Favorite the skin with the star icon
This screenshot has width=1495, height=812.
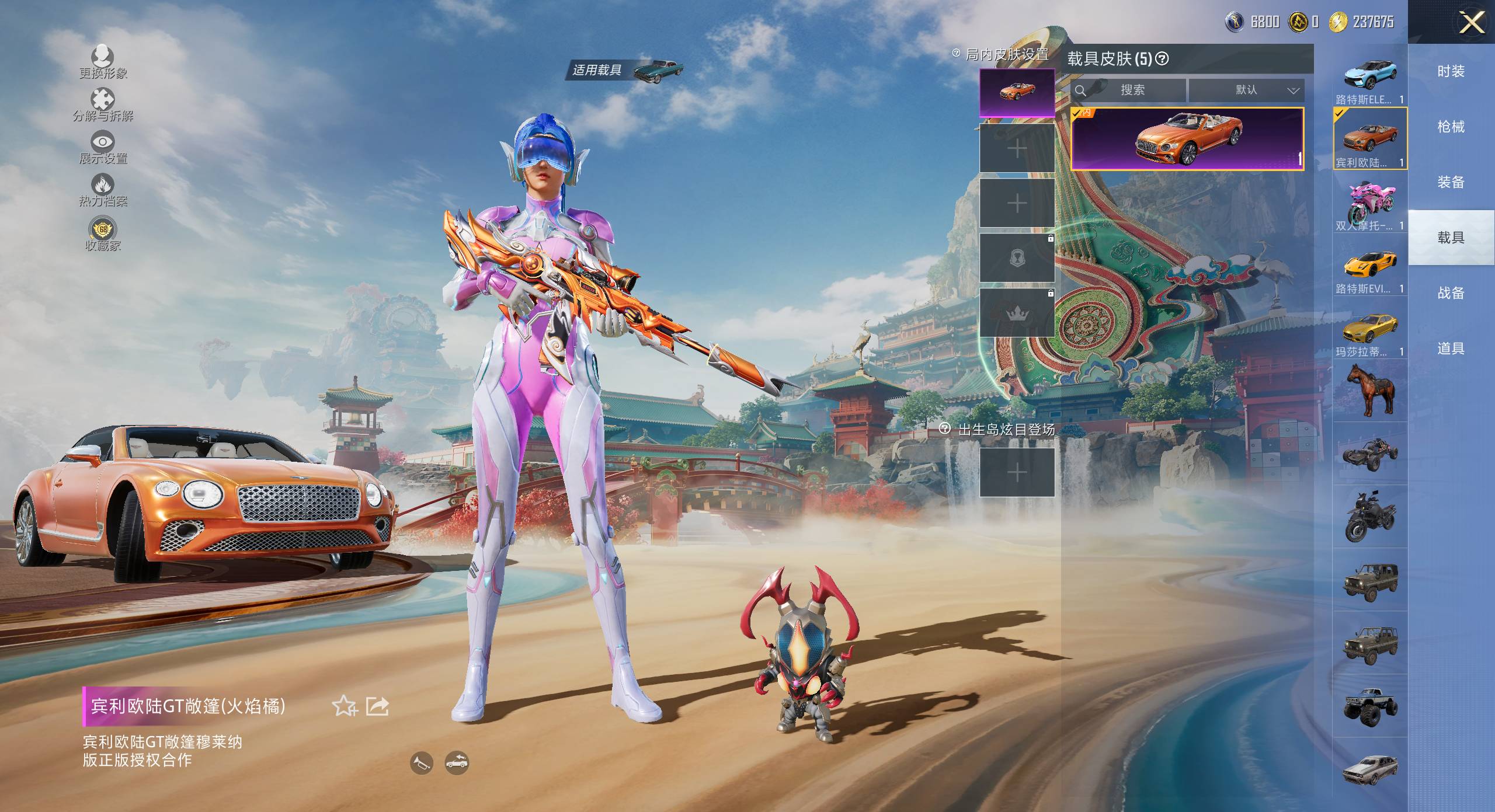click(x=345, y=706)
